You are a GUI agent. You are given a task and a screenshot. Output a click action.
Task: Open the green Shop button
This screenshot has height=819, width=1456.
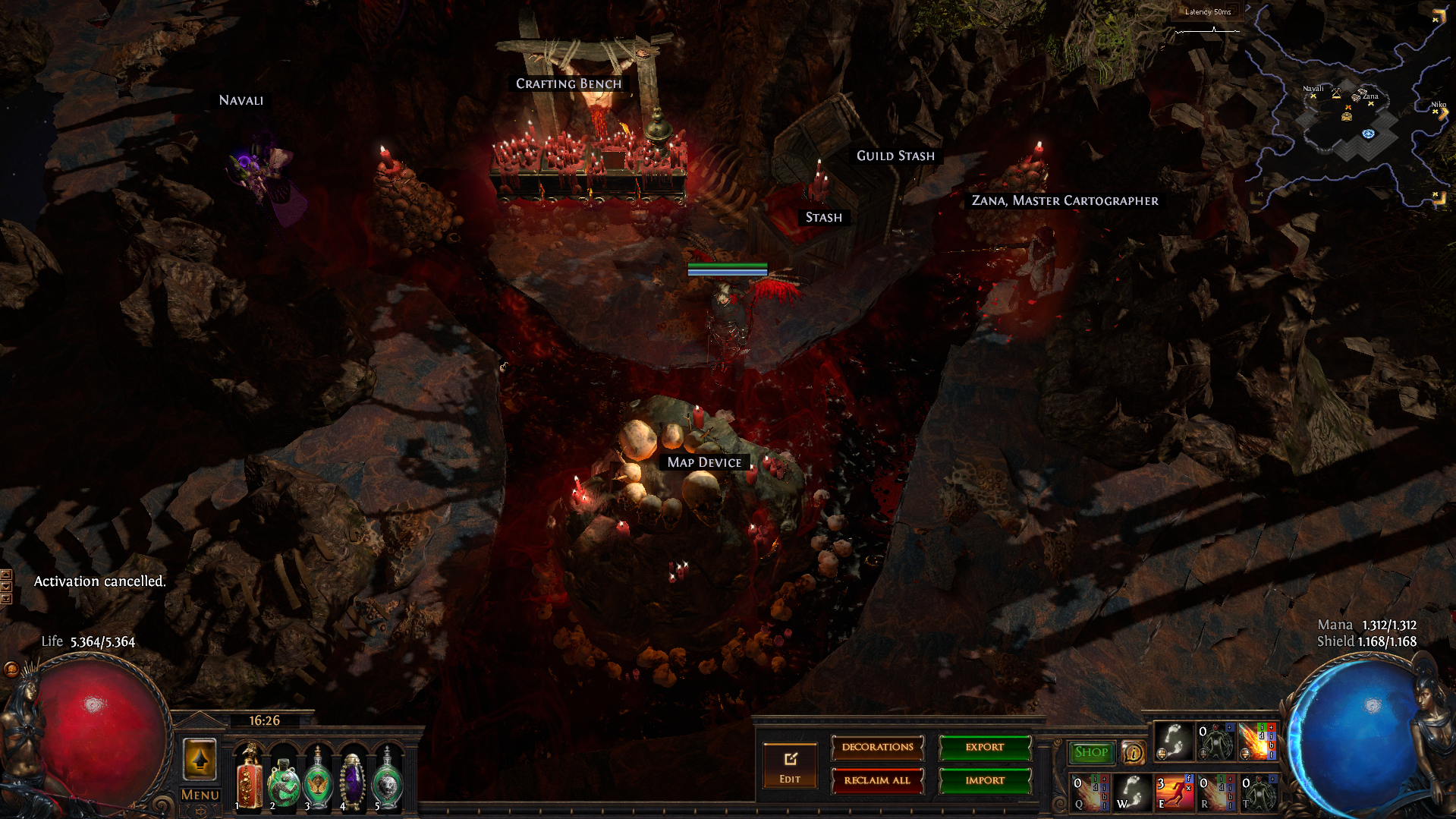1091,752
